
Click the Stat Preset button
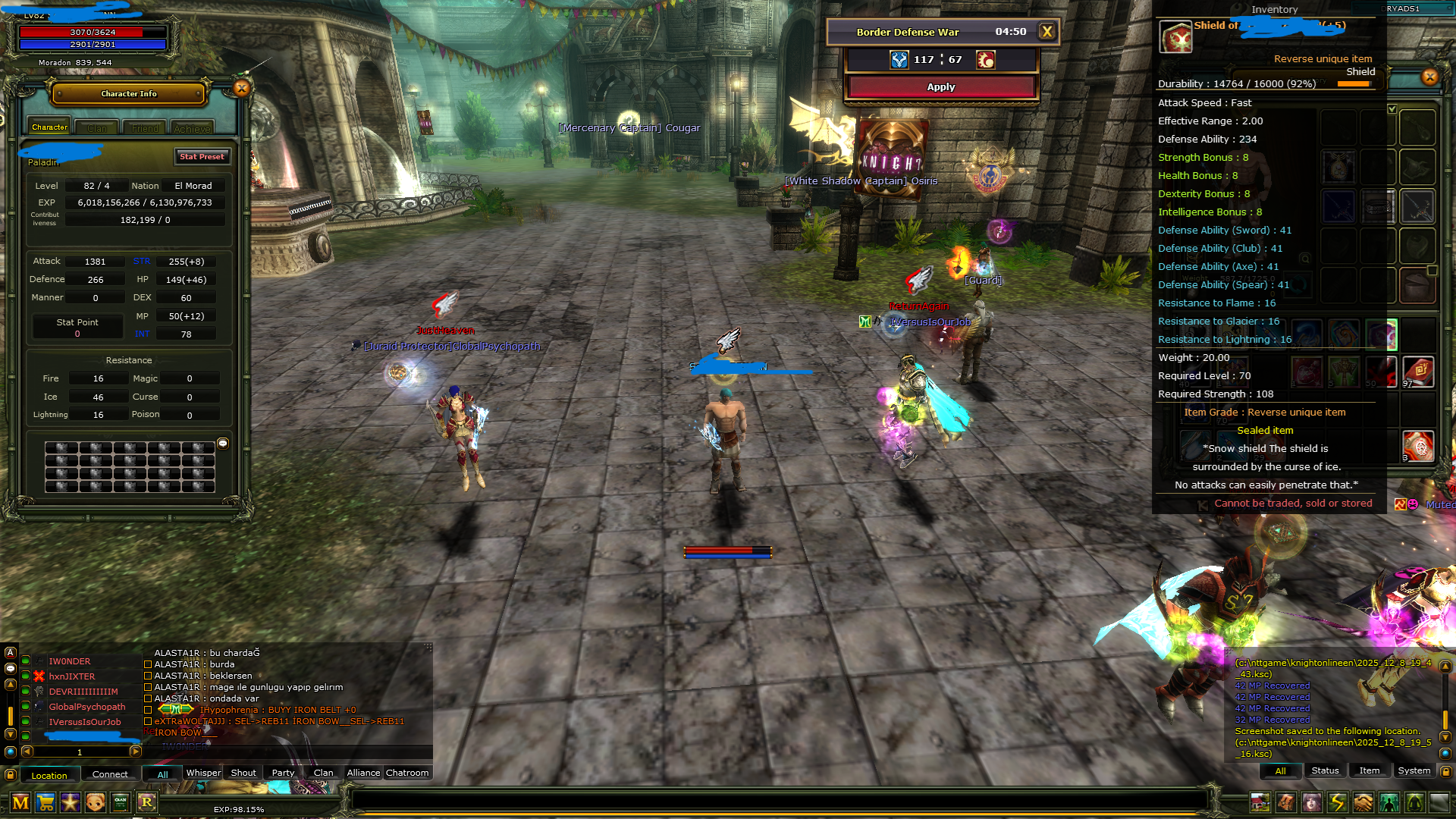coord(202,157)
